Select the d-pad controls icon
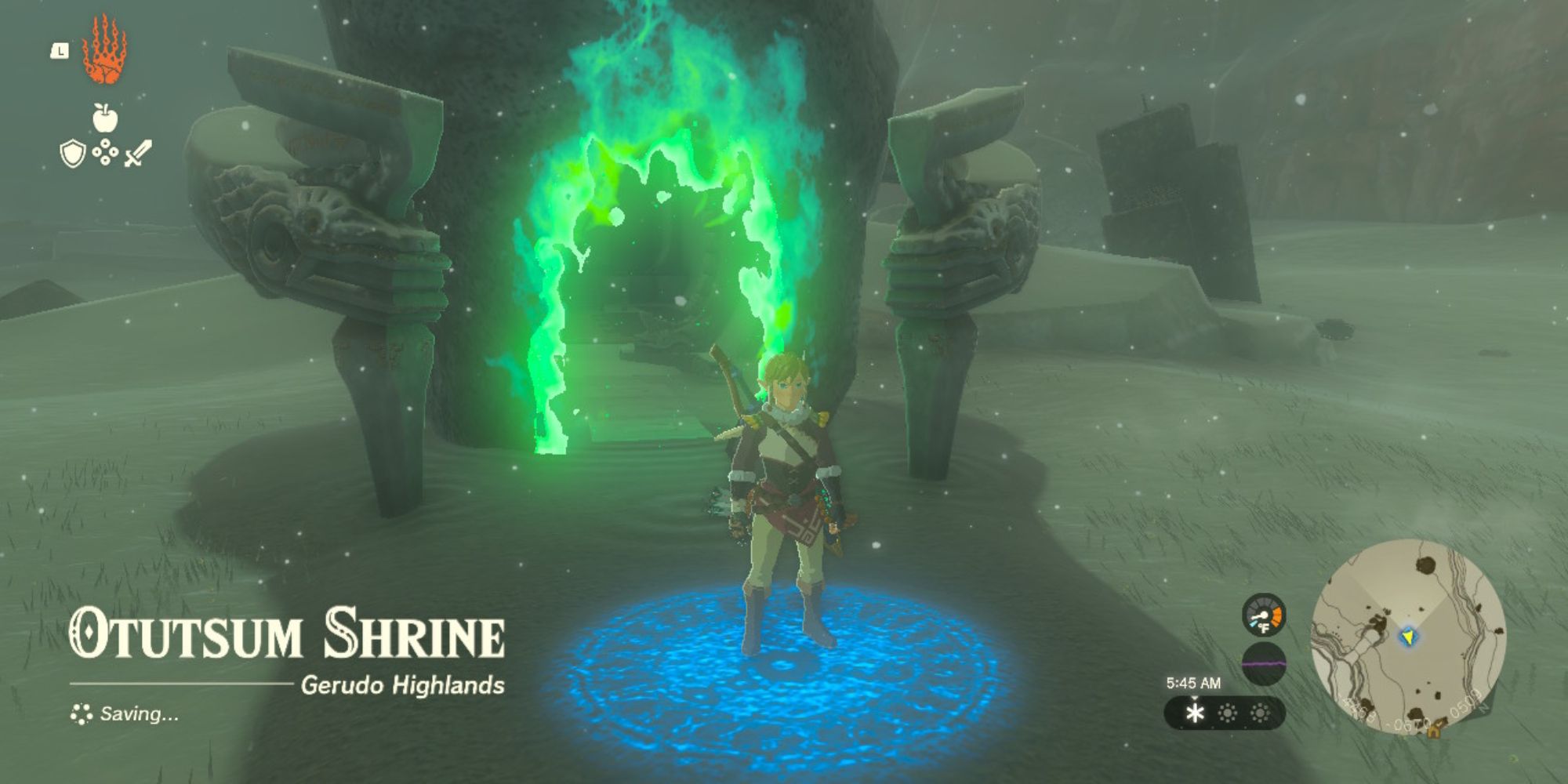The image size is (1568, 784). pos(104,151)
